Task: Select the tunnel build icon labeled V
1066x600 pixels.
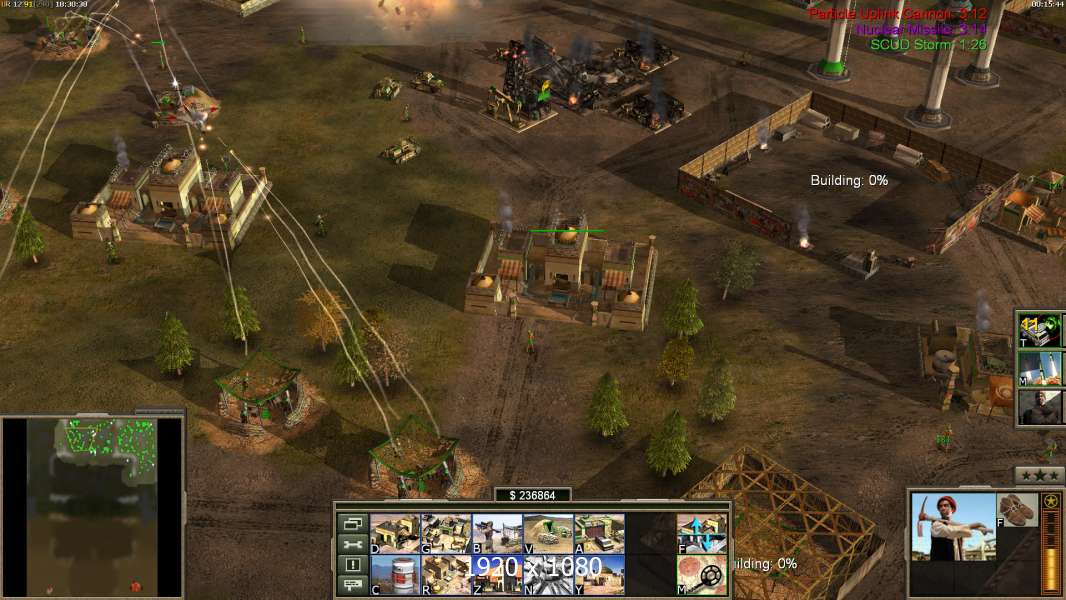Action: [548, 534]
